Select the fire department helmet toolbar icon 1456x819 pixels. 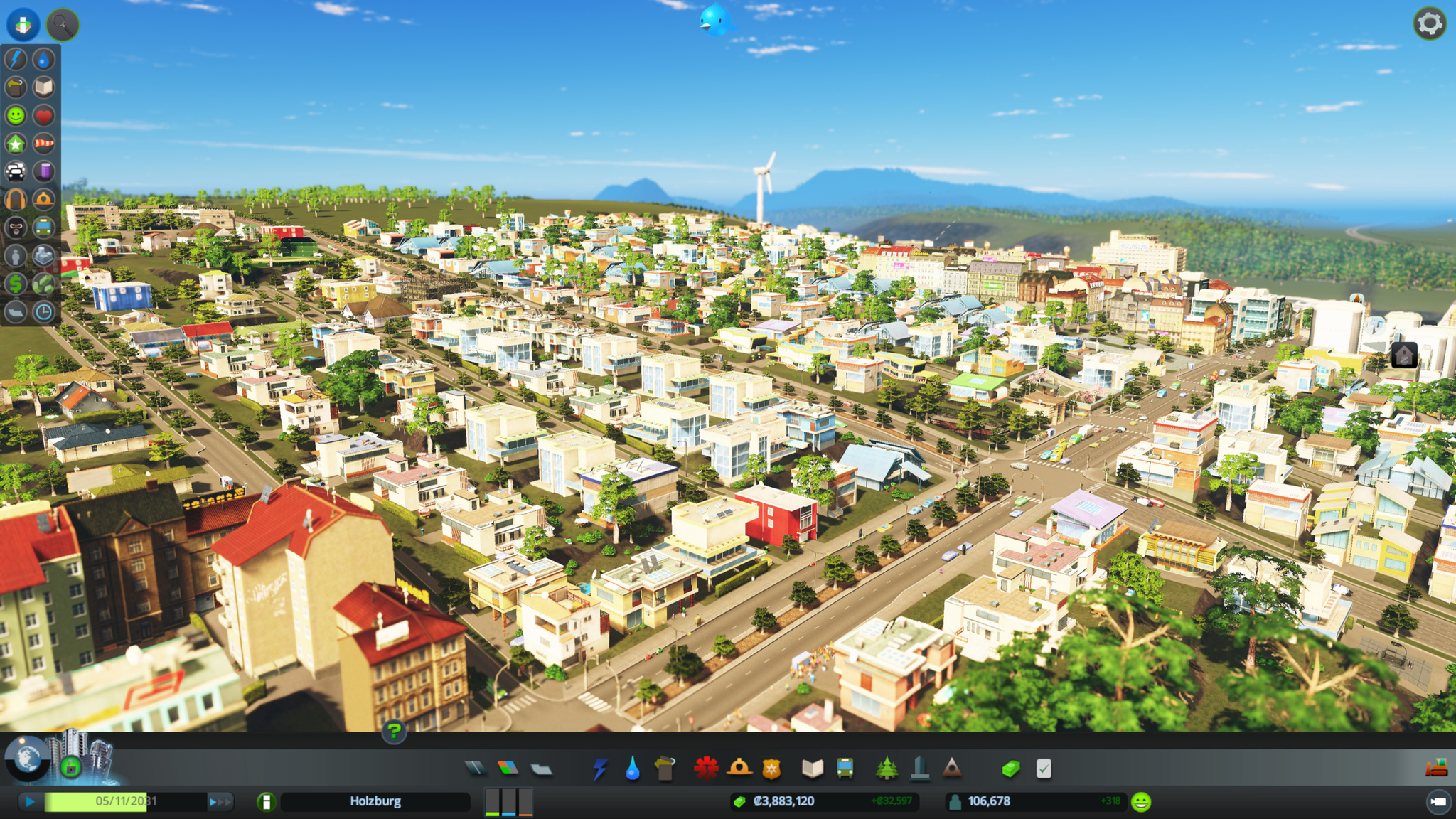pyautogui.click(x=739, y=768)
